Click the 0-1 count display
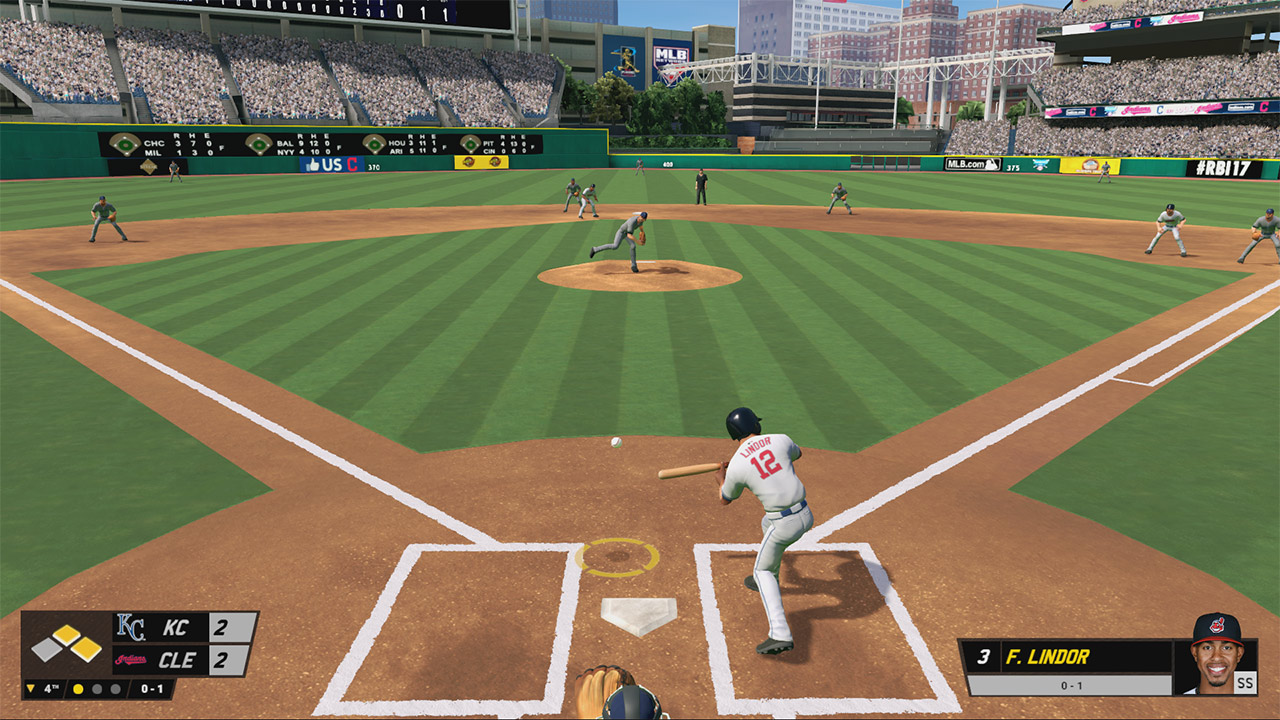The width and height of the screenshot is (1280, 720). pos(152,689)
